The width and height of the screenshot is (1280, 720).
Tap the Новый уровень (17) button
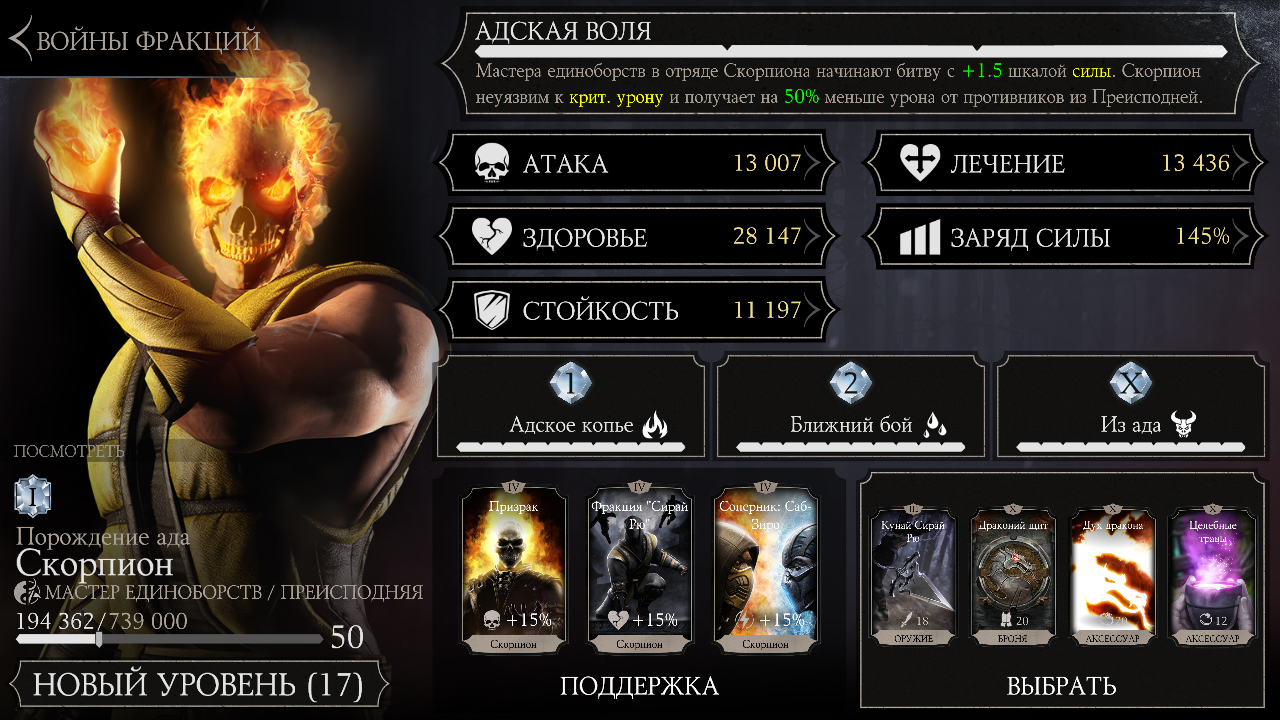tap(197, 685)
